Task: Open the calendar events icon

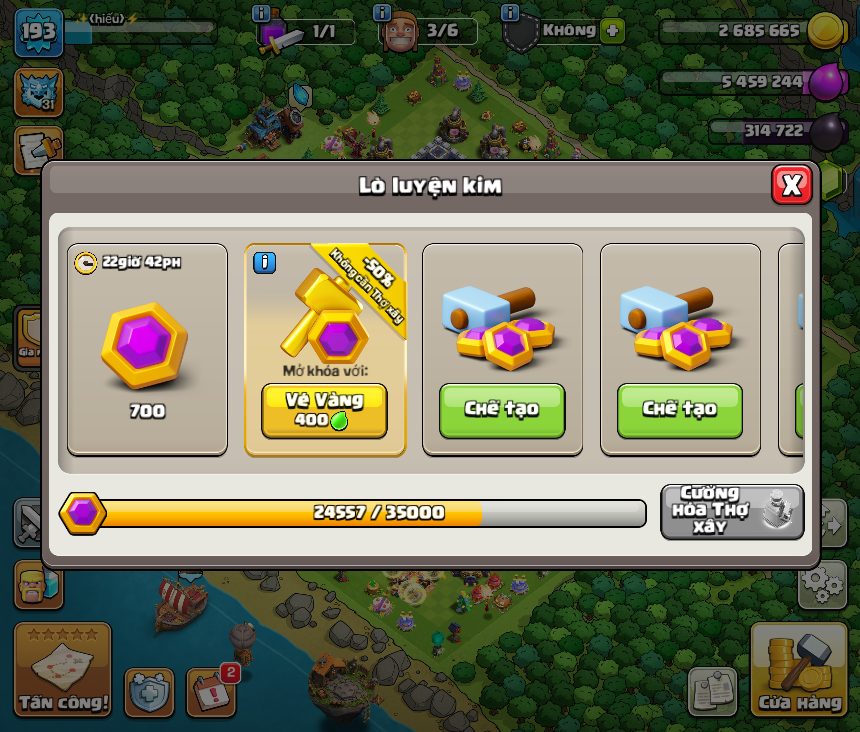Action: [211, 691]
